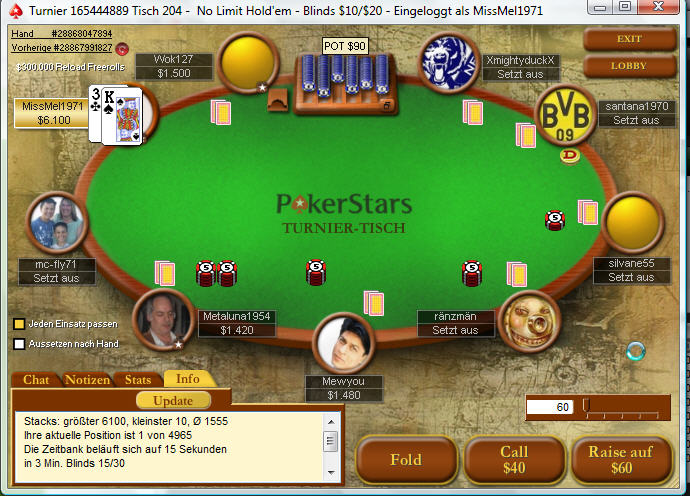Open the Lobby
The image size is (690, 496).
(629, 66)
